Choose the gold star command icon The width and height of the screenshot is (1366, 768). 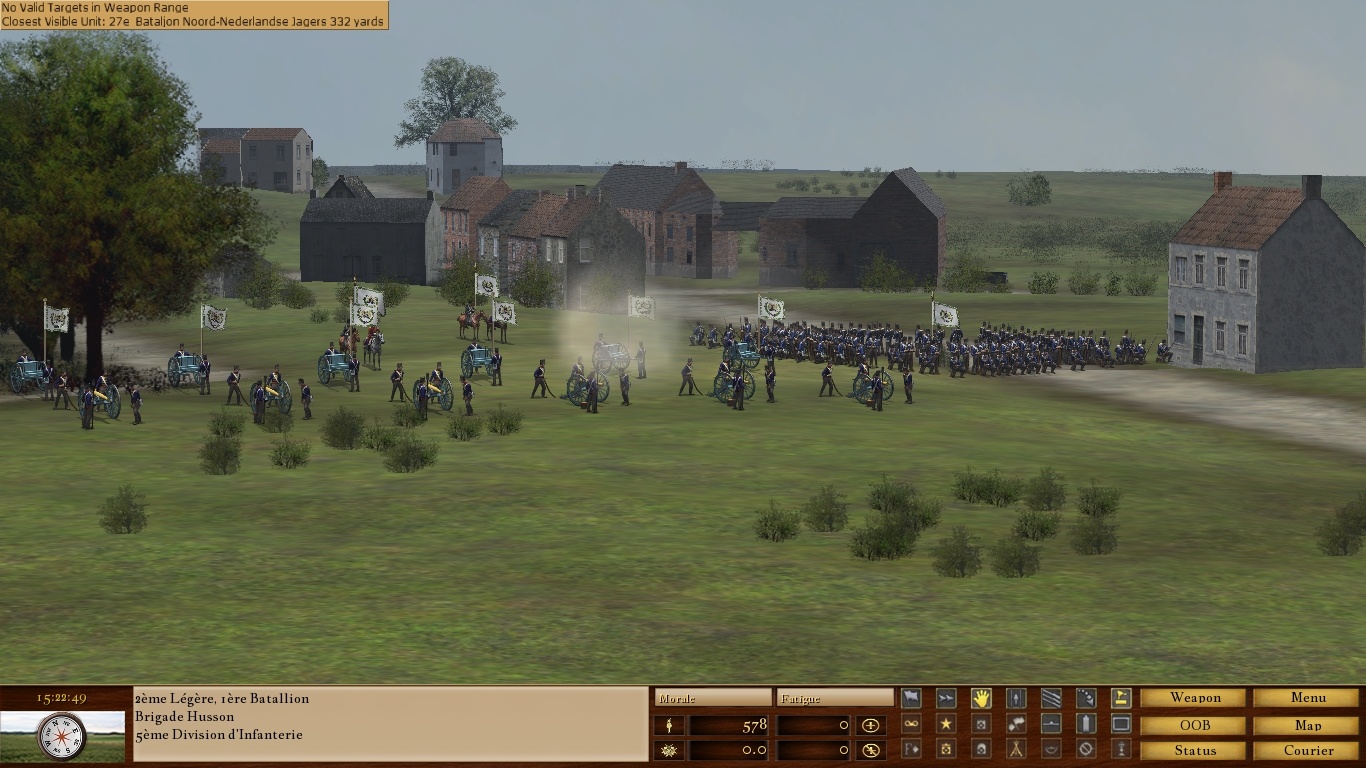(x=946, y=724)
